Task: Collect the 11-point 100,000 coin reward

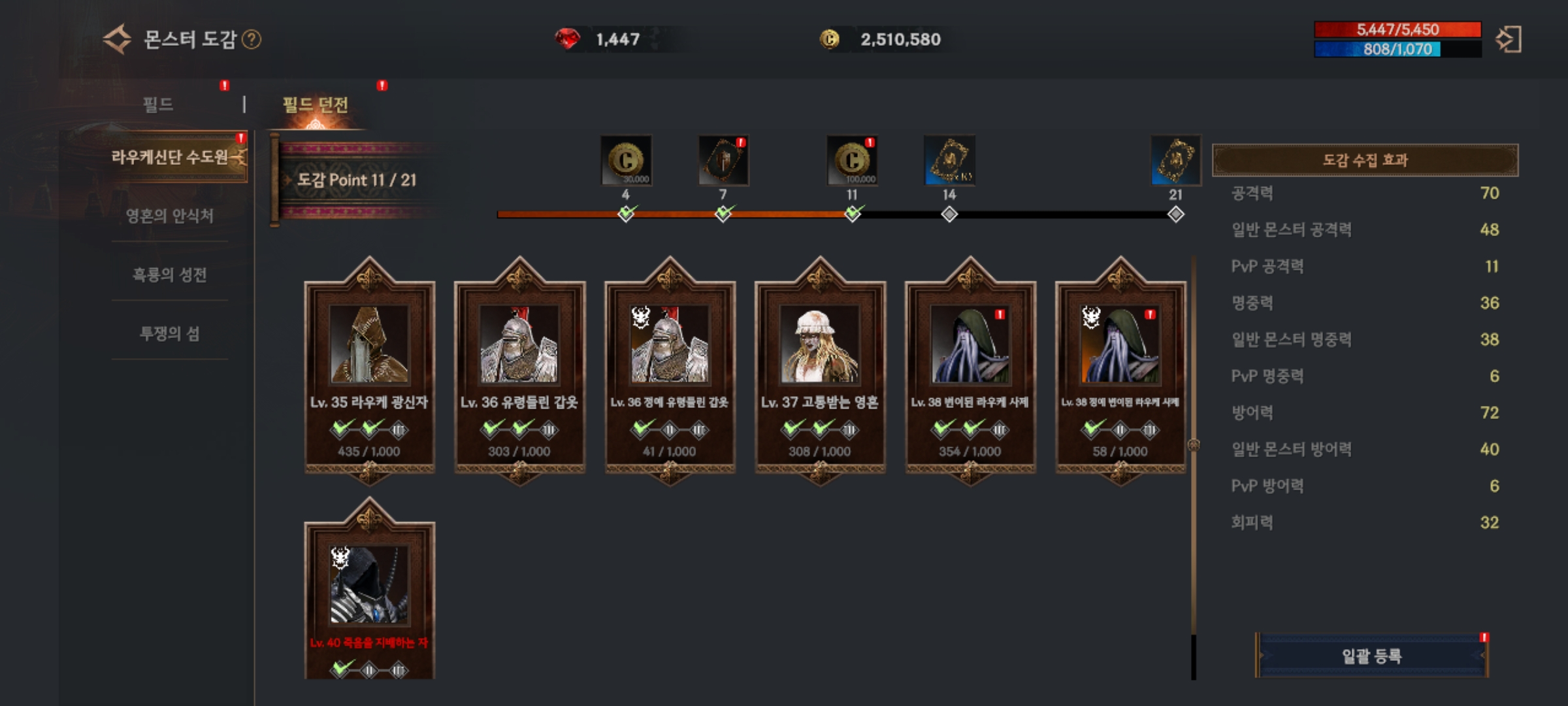Action: (852, 161)
